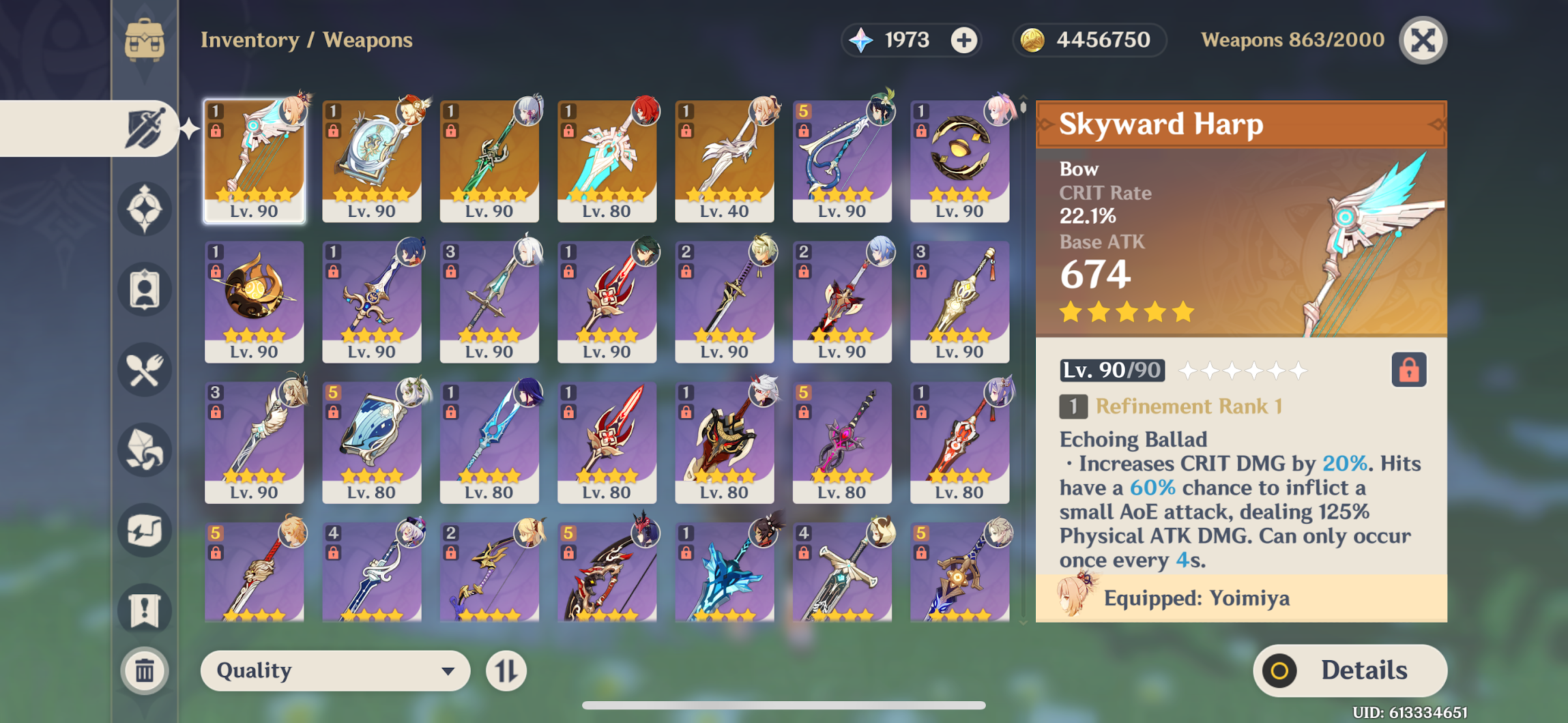Open the Quality sort dropdown
The width and height of the screenshot is (1568, 723).
point(335,670)
